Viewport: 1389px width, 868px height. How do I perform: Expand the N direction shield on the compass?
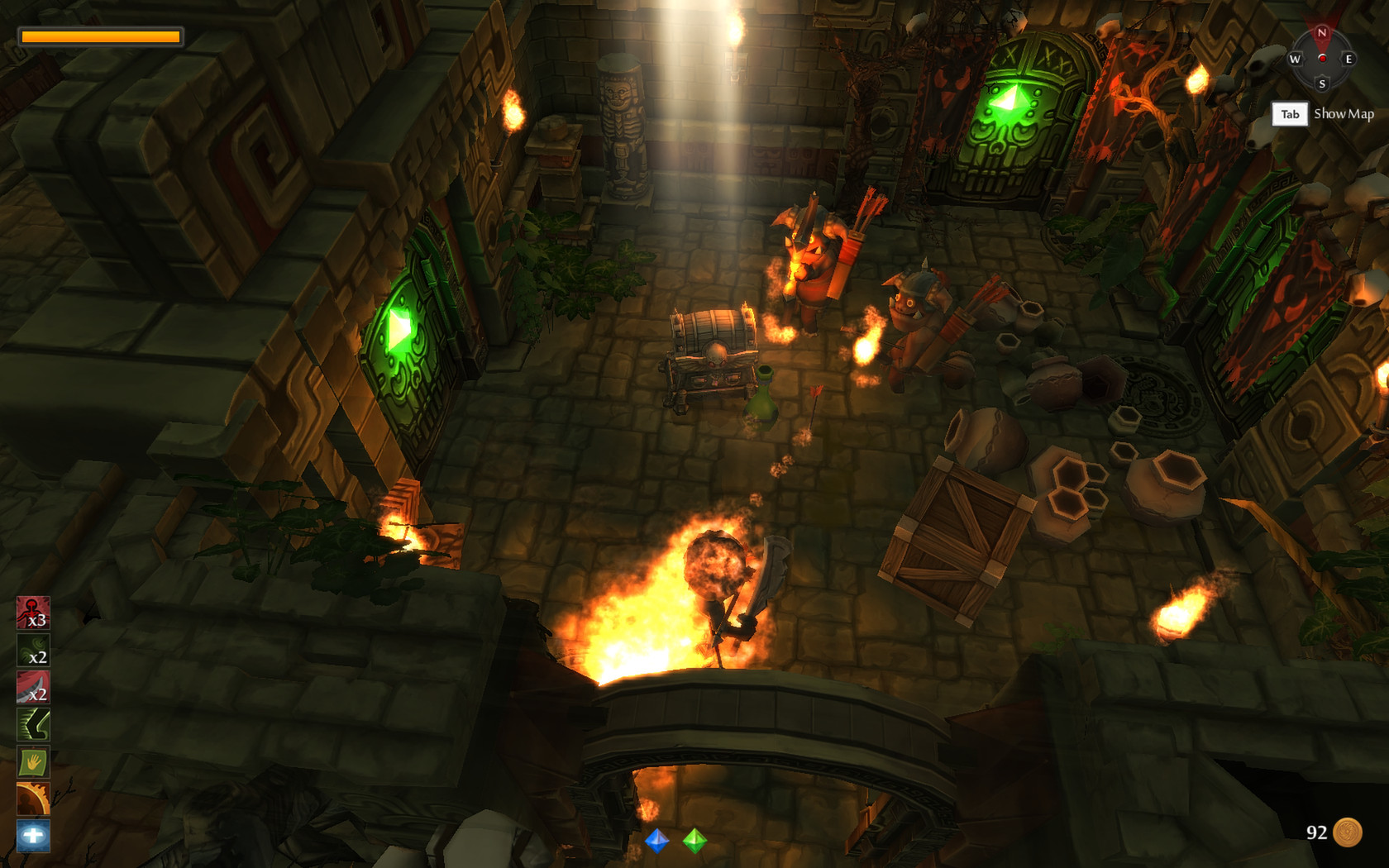[1321, 33]
